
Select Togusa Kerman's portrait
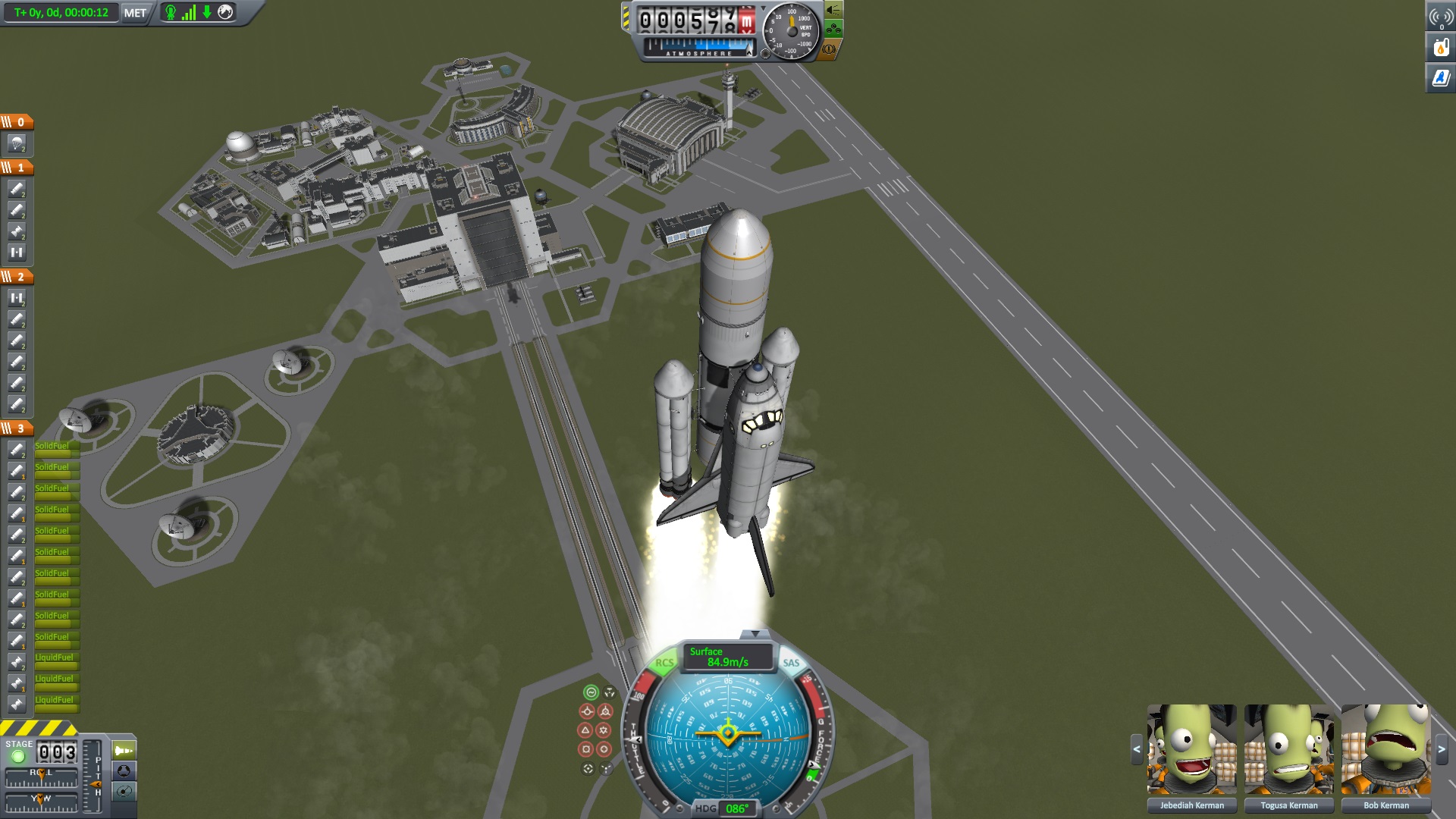pos(1288,749)
